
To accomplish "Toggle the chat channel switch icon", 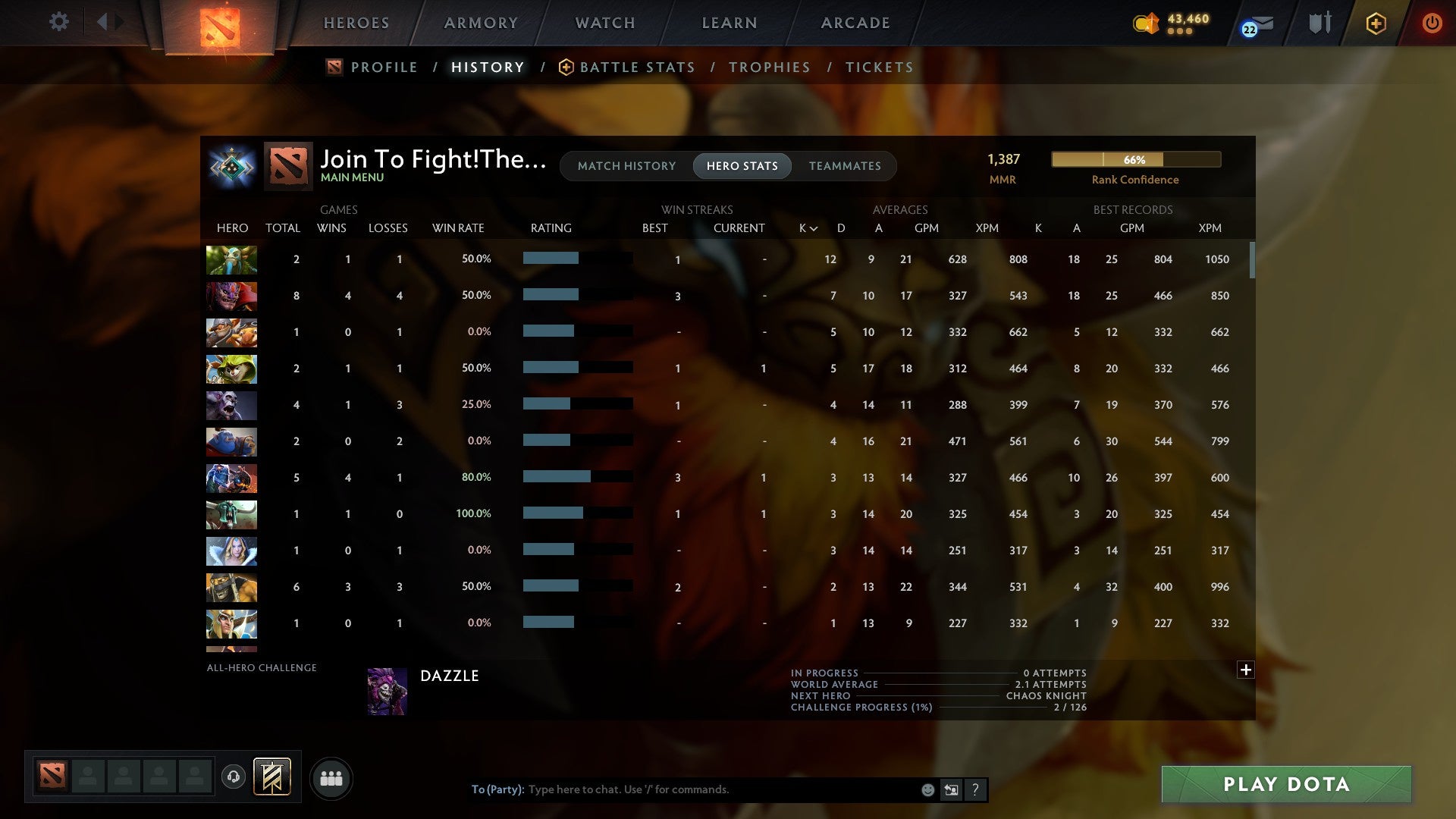I will (951, 789).
